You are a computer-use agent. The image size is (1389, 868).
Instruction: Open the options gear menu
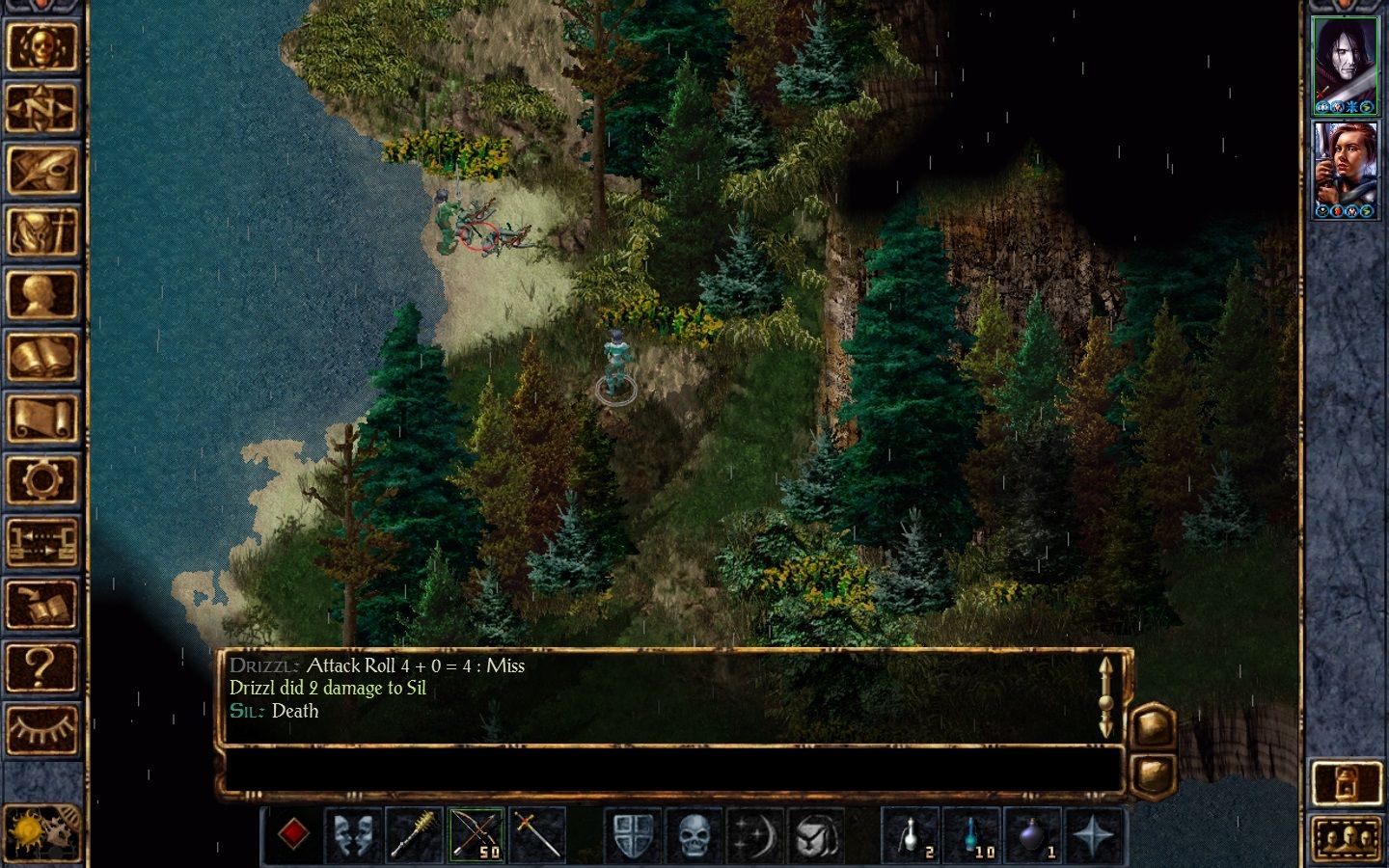tap(41, 479)
